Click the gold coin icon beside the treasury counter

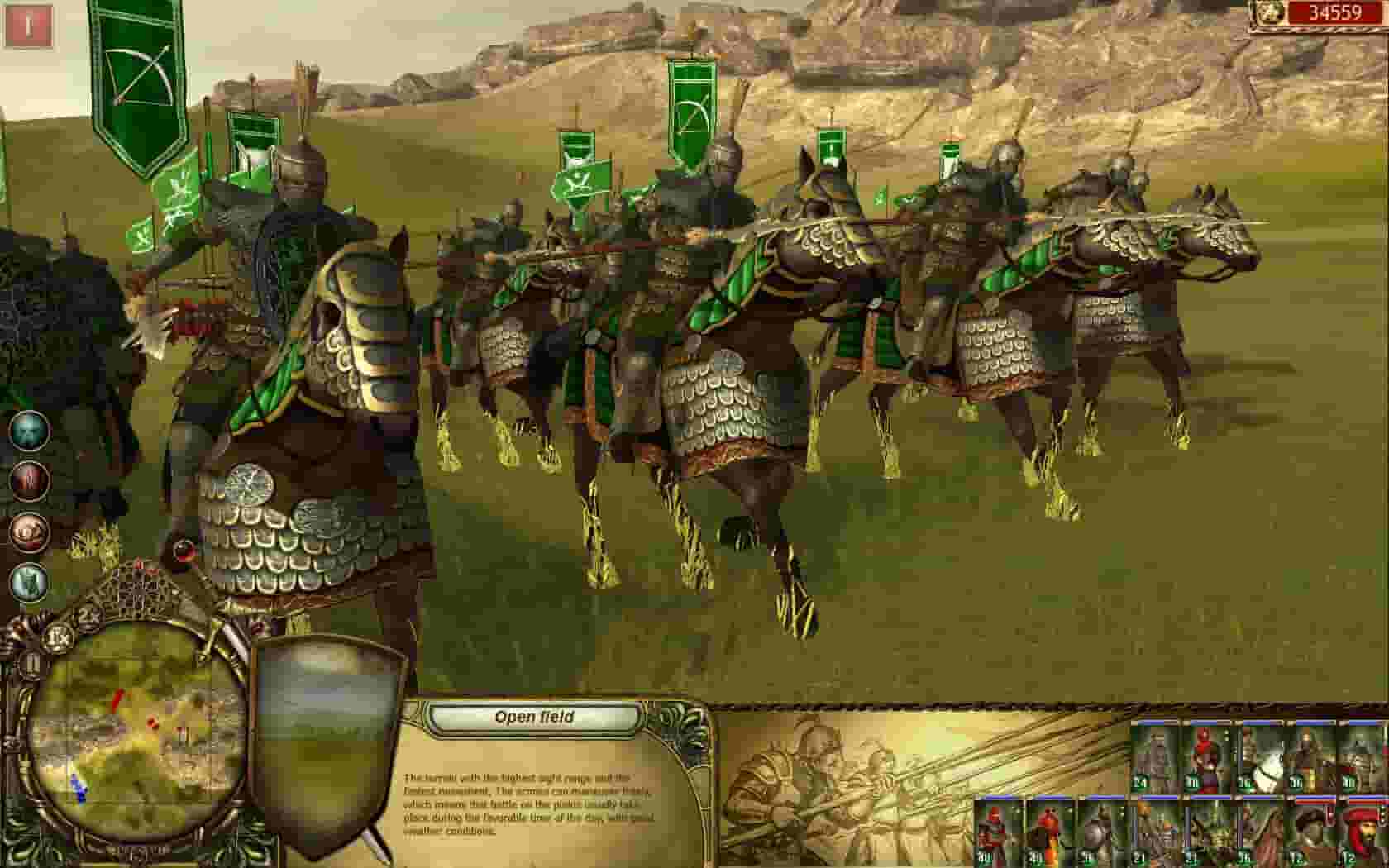point(1267,14)
